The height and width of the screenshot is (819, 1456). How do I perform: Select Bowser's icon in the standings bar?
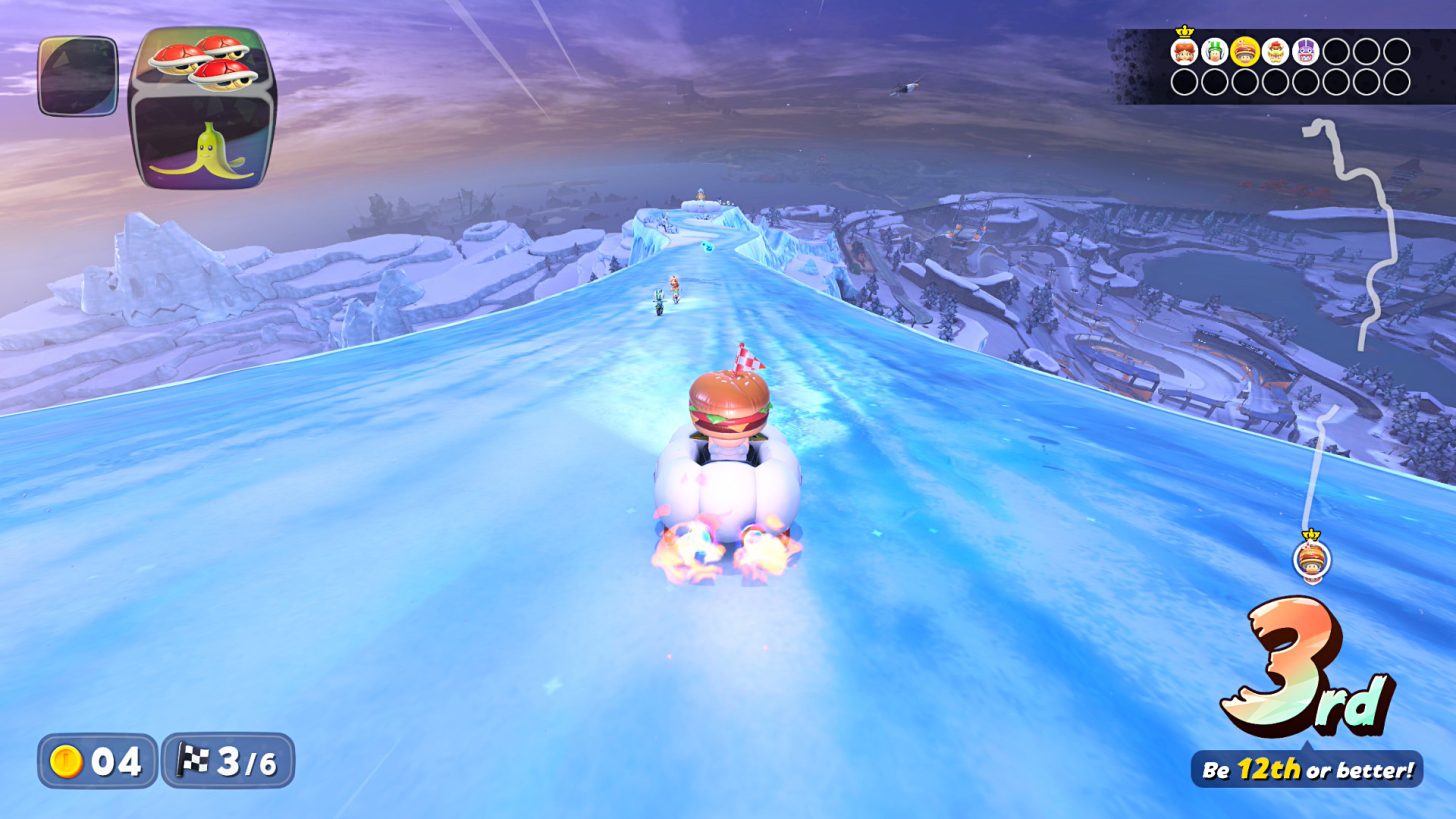tap(1276, 53)
